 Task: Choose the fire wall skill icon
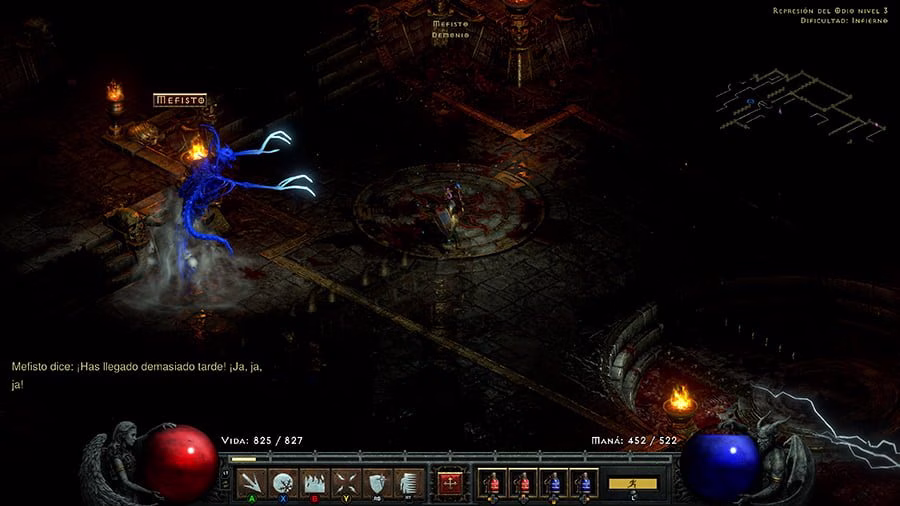pyautogui.click(x=315, y=482)
